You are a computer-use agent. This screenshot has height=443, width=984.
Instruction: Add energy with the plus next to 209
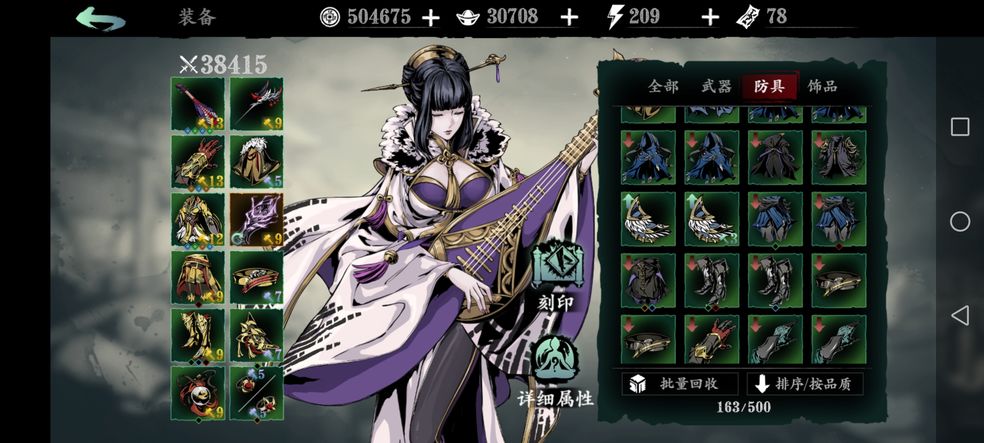[x=710, y=17]
